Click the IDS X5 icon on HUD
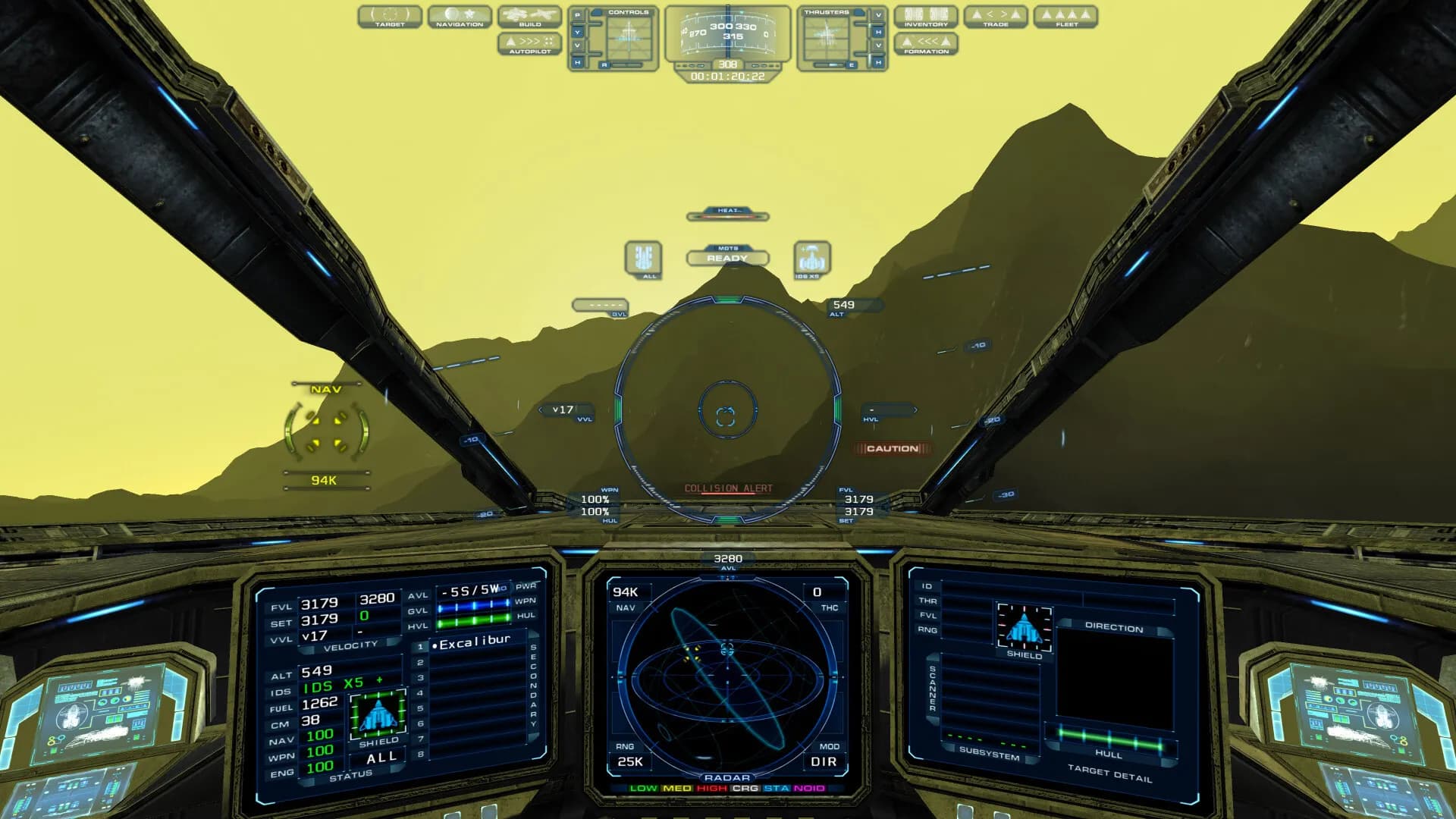Screen dimensions: 1456x819 pos(811,259)
